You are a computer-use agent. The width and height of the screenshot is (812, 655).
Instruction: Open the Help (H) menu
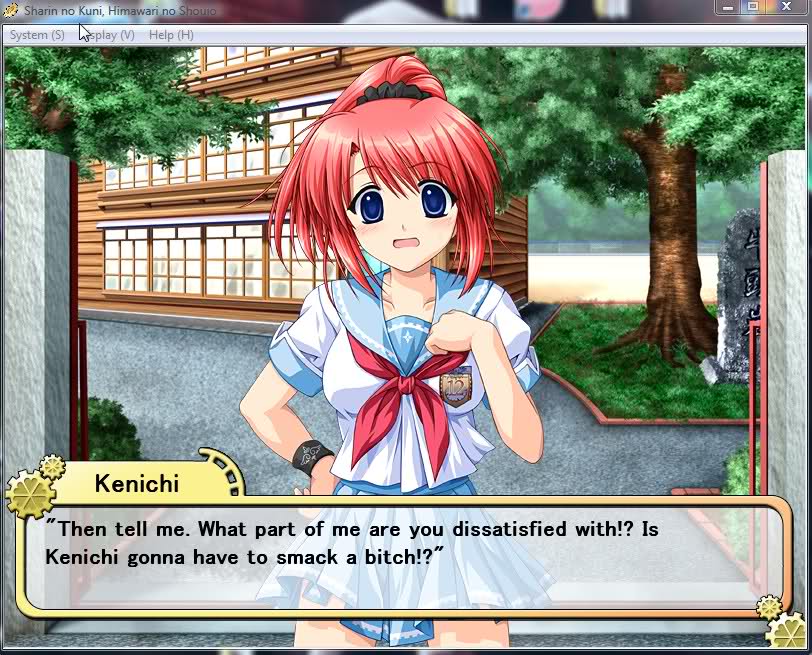171,35
